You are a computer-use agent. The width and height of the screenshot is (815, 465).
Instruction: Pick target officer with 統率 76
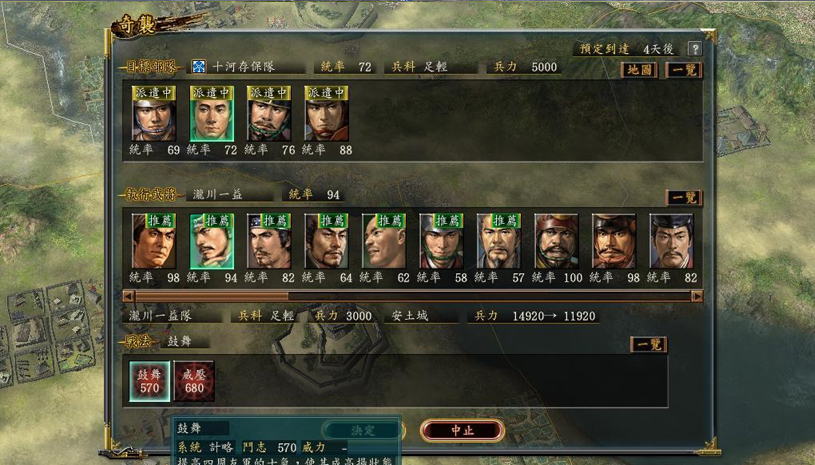(x=269, y=113)
